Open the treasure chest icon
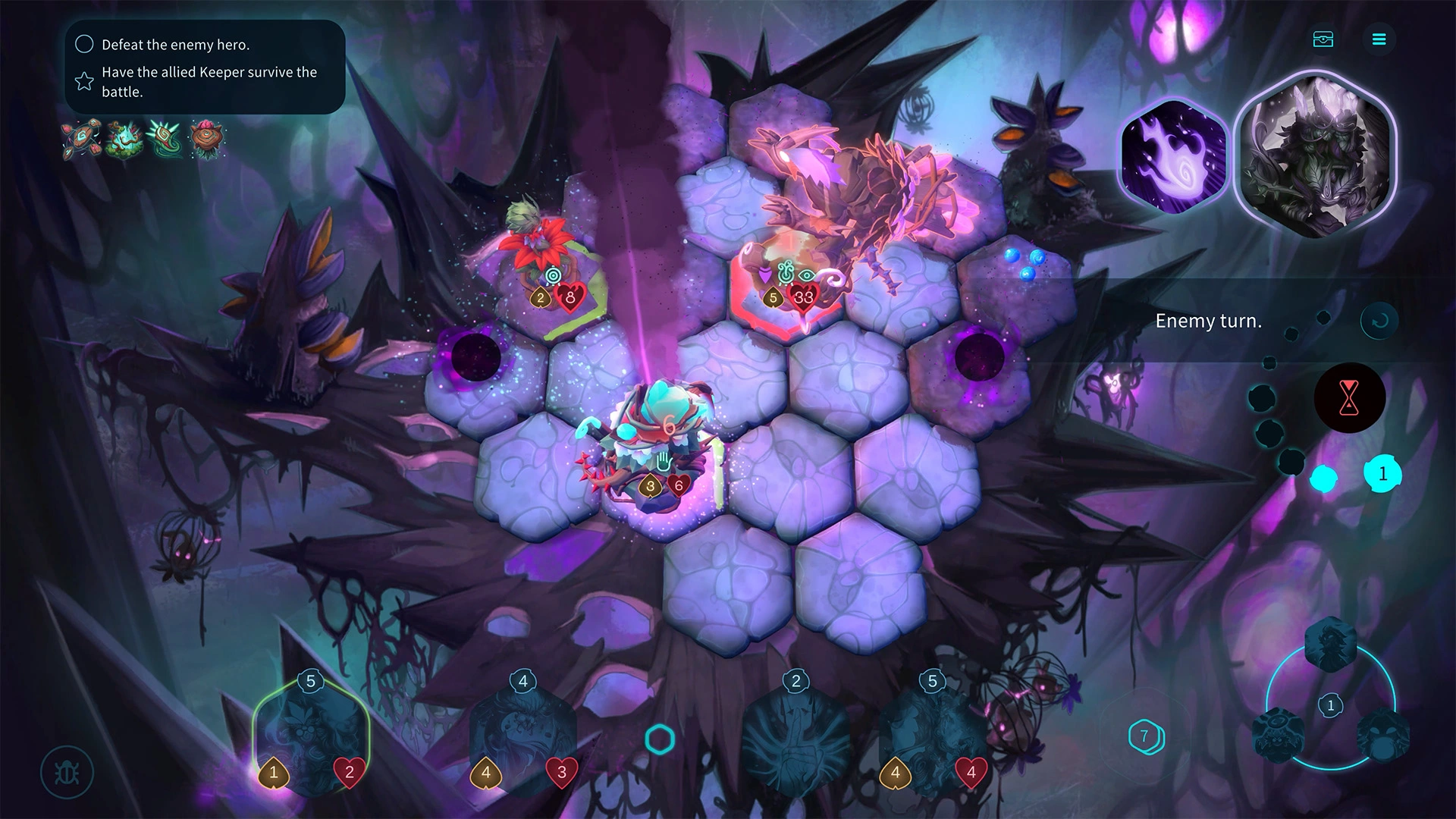Viewport: 1456px width, 819px height. (x=1323, y=39)
